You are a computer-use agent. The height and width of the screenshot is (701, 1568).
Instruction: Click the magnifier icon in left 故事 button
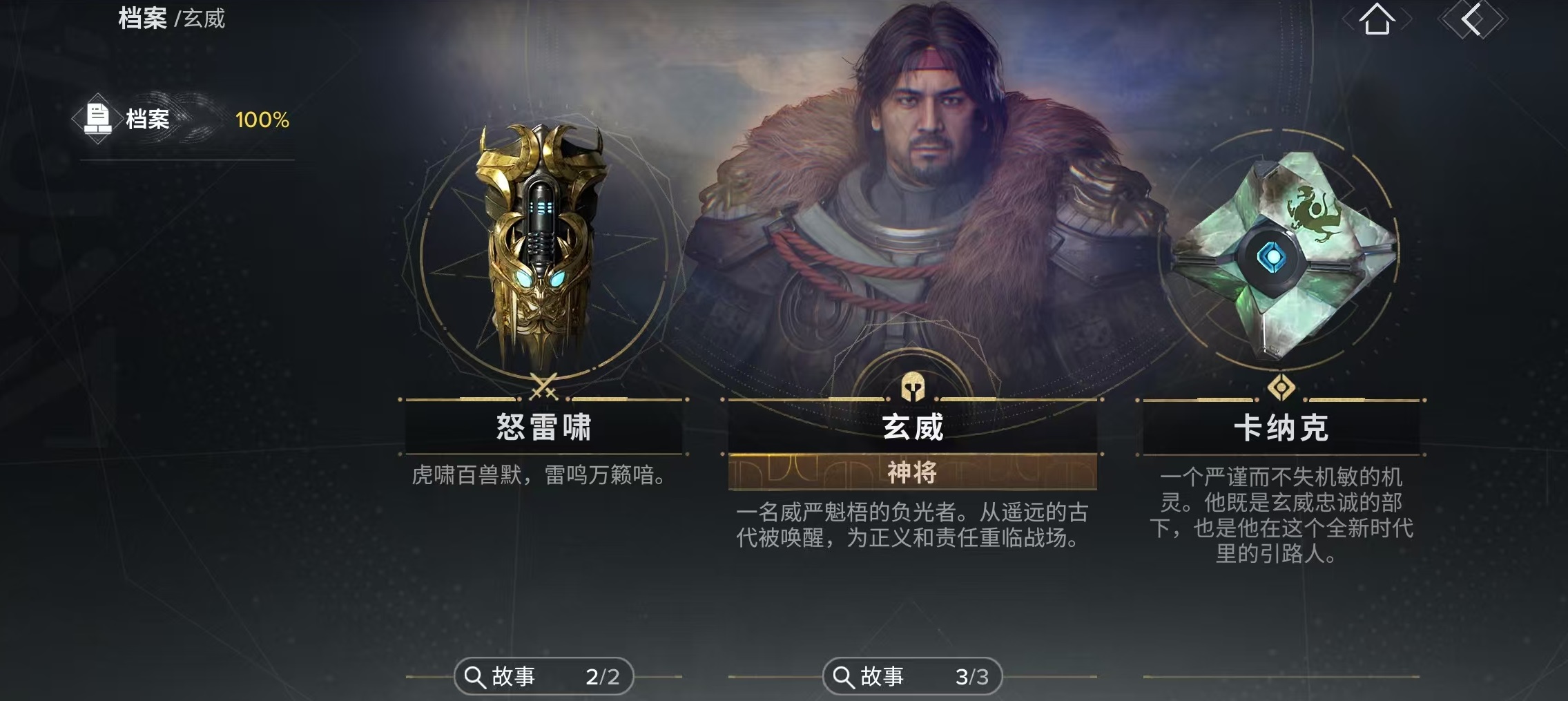pyautogui.click(x=476, y=675)
